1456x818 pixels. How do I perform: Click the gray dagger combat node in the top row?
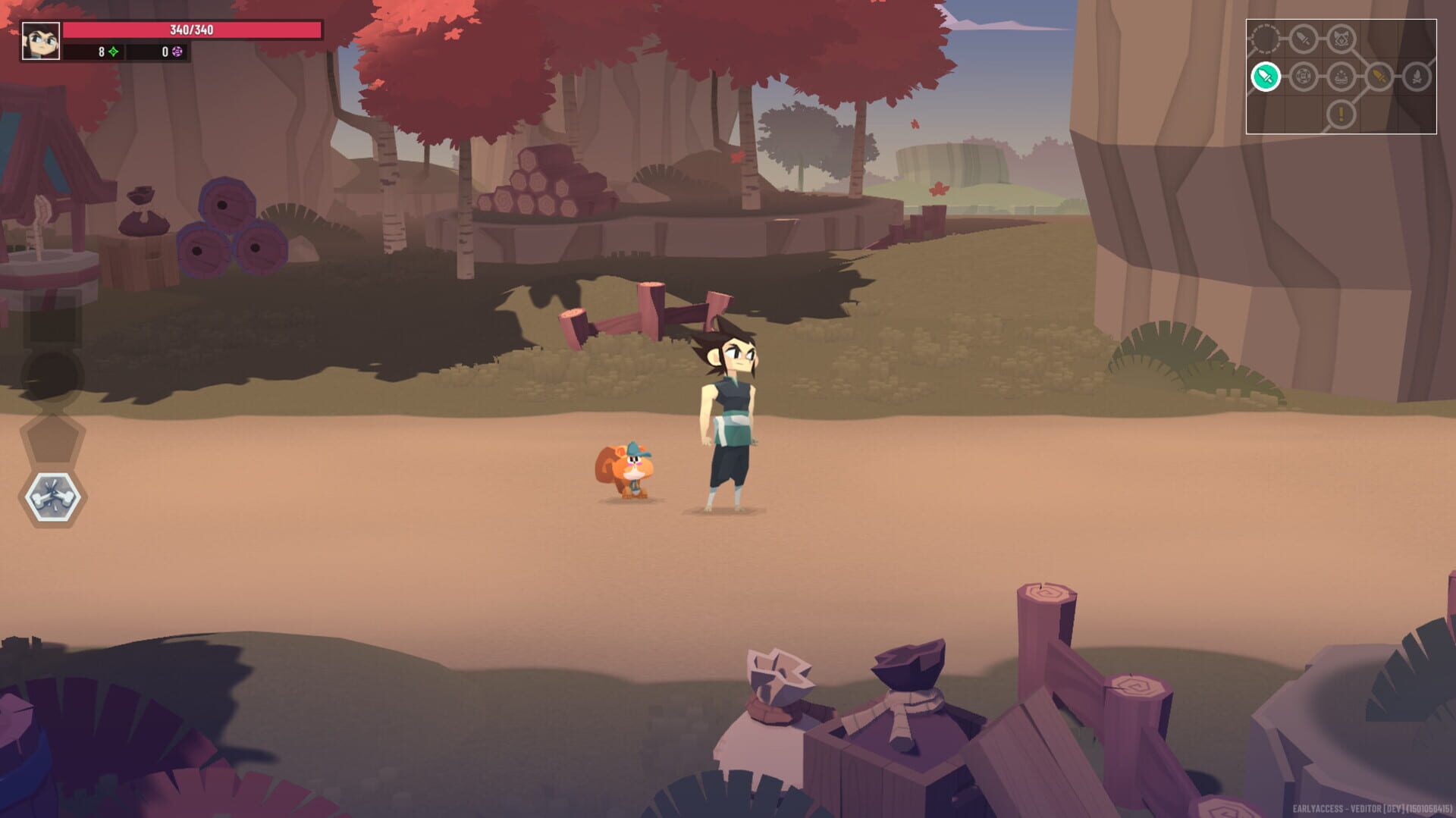(x=1301, y=39)
